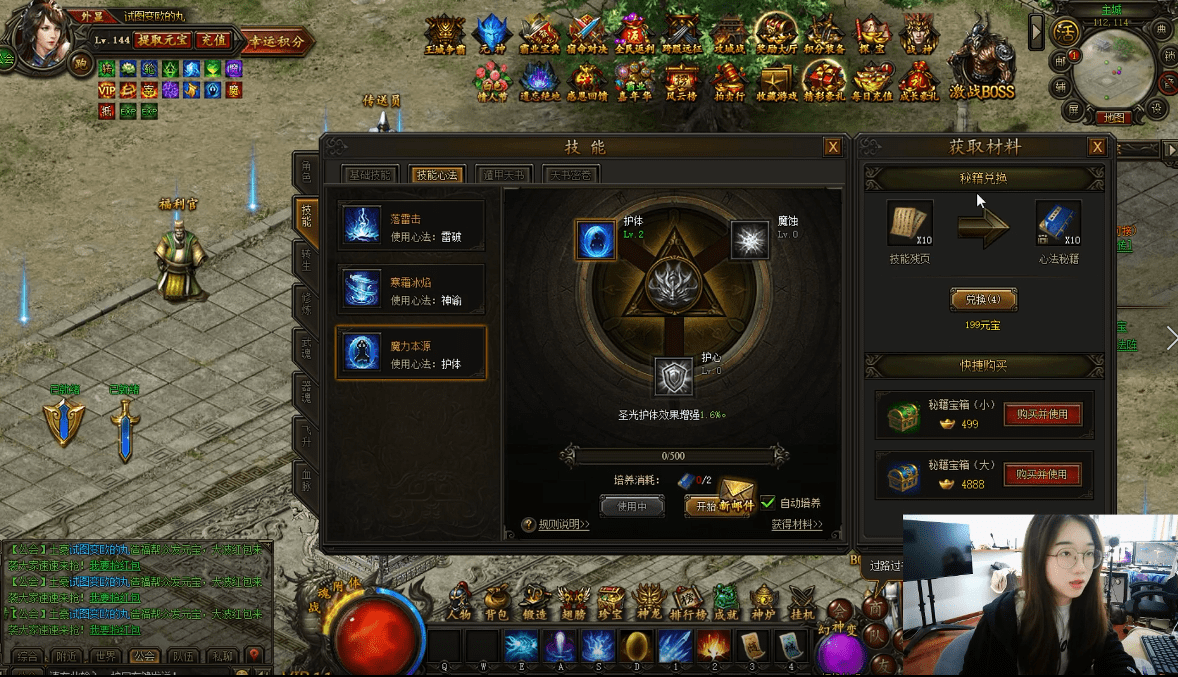Toggle the 自动培养 checkbox
The height and width of the screenshot is (677, 1178).
click(x=768, y=503)
